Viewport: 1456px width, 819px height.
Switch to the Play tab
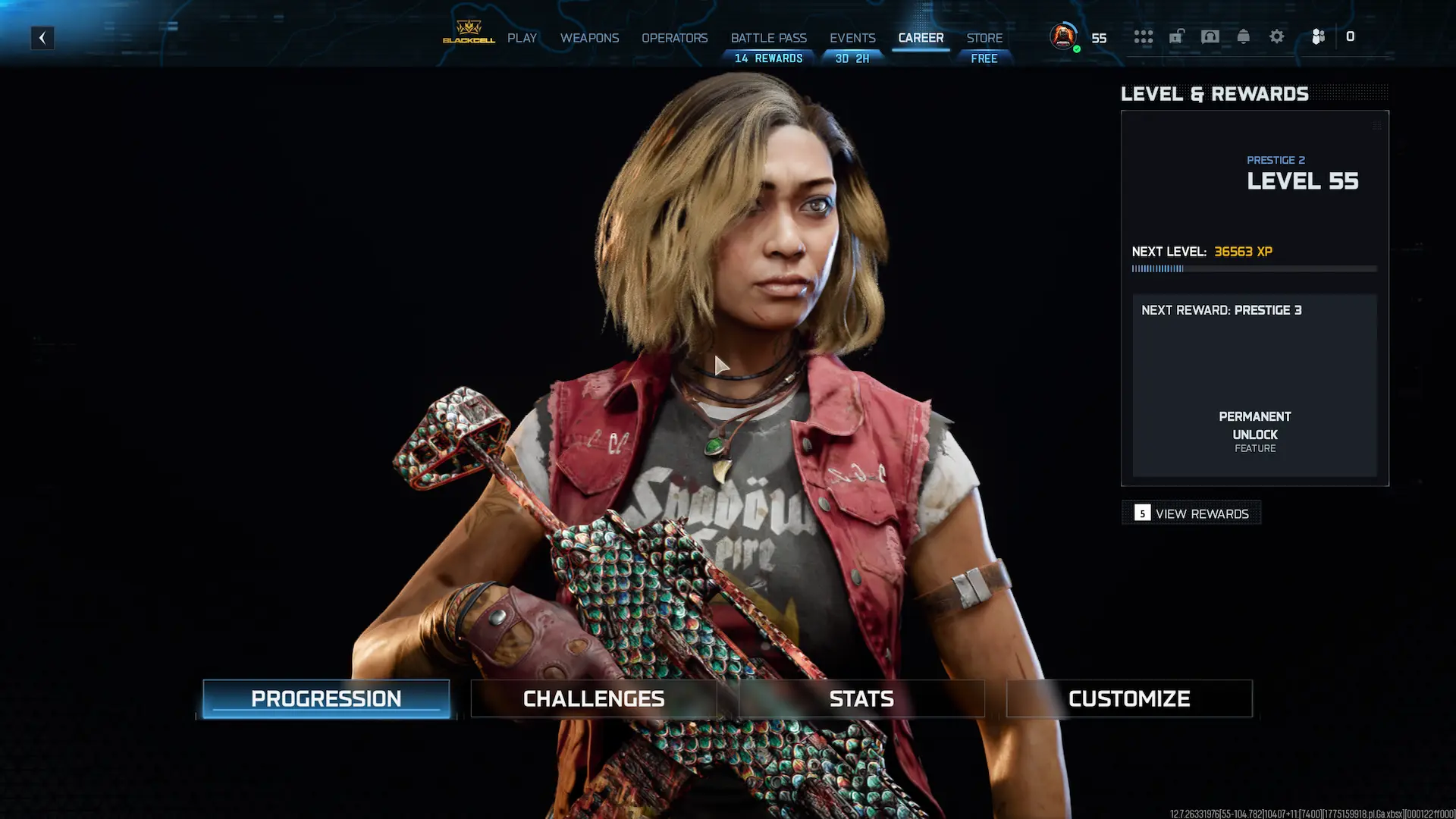(522, 38)
